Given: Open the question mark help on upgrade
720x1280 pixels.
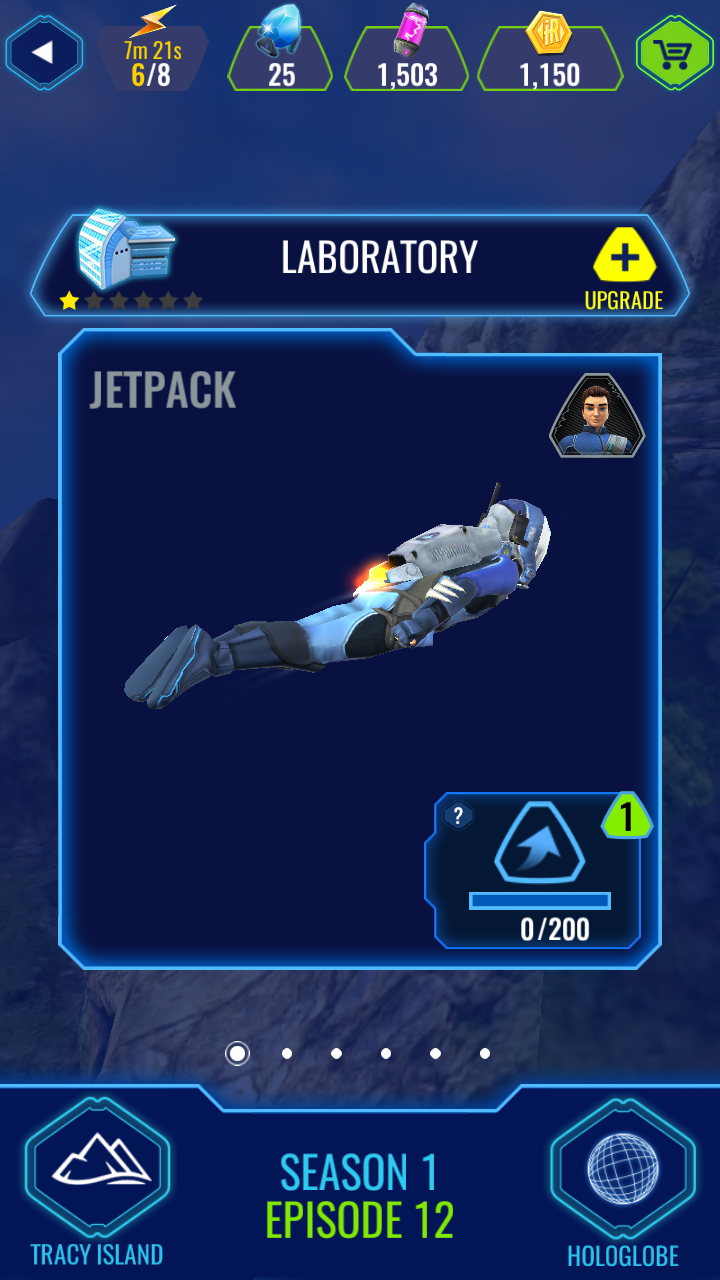Looking at the screenshot, I should [x=458, y=816].
